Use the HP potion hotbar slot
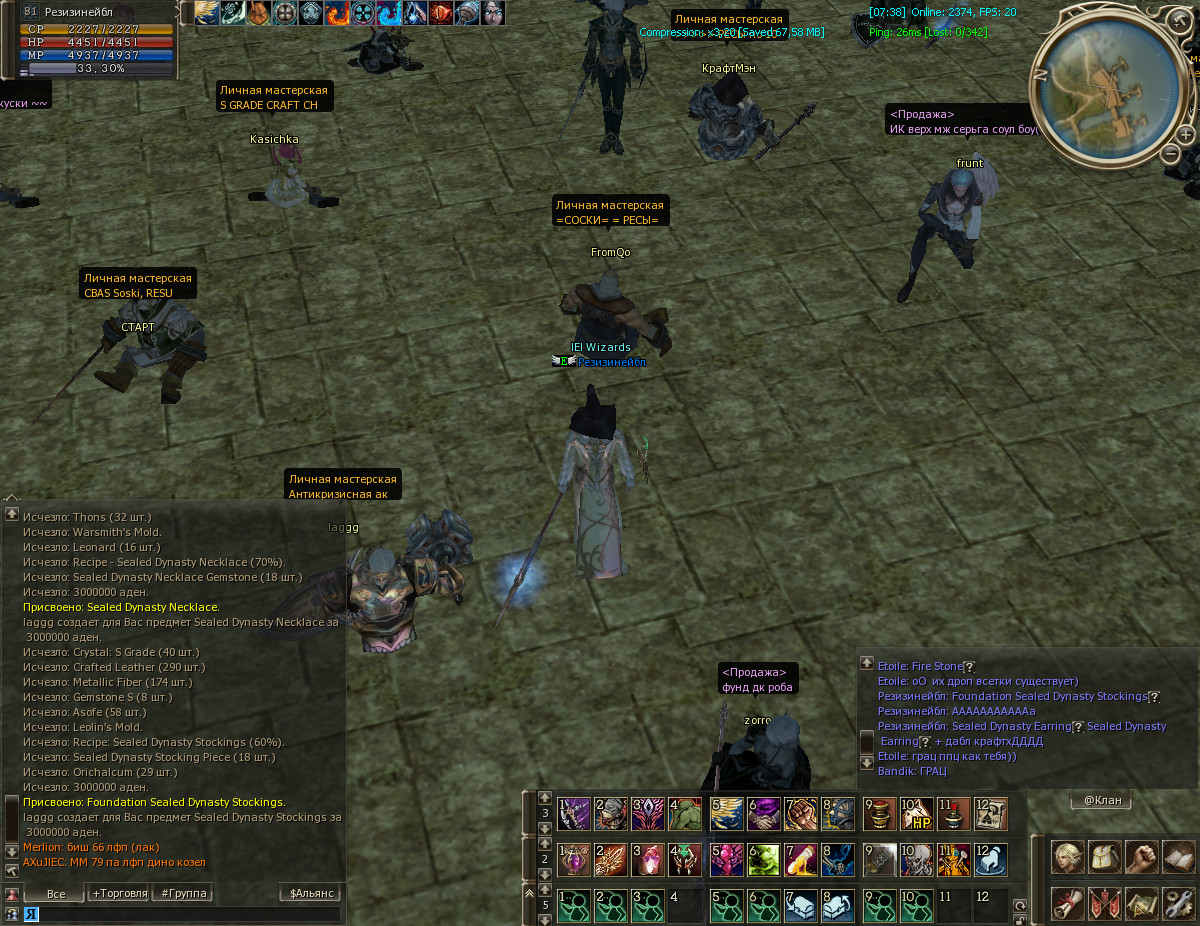 coord(917,814)
